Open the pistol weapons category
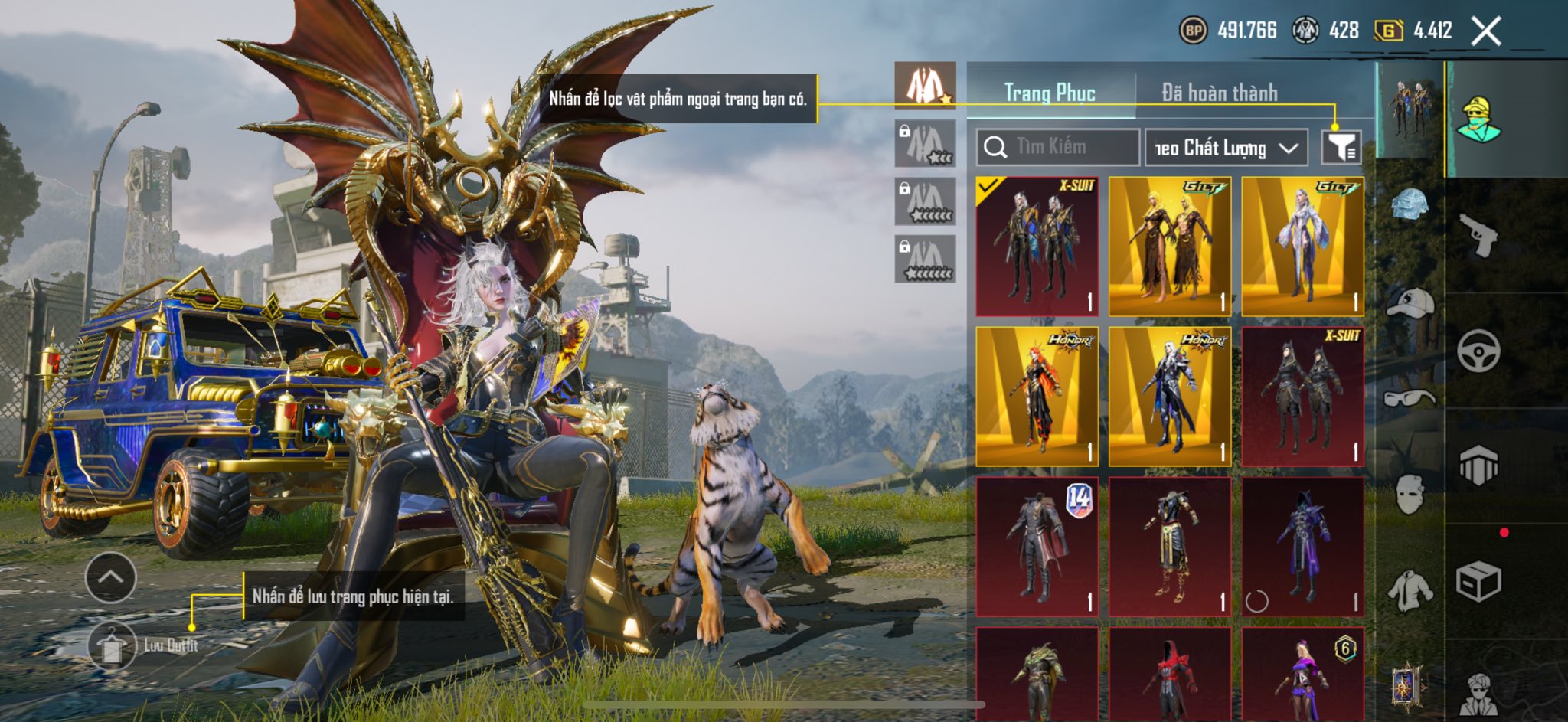Viewport: 1568px width, 722px height. tap(1478, 235)
